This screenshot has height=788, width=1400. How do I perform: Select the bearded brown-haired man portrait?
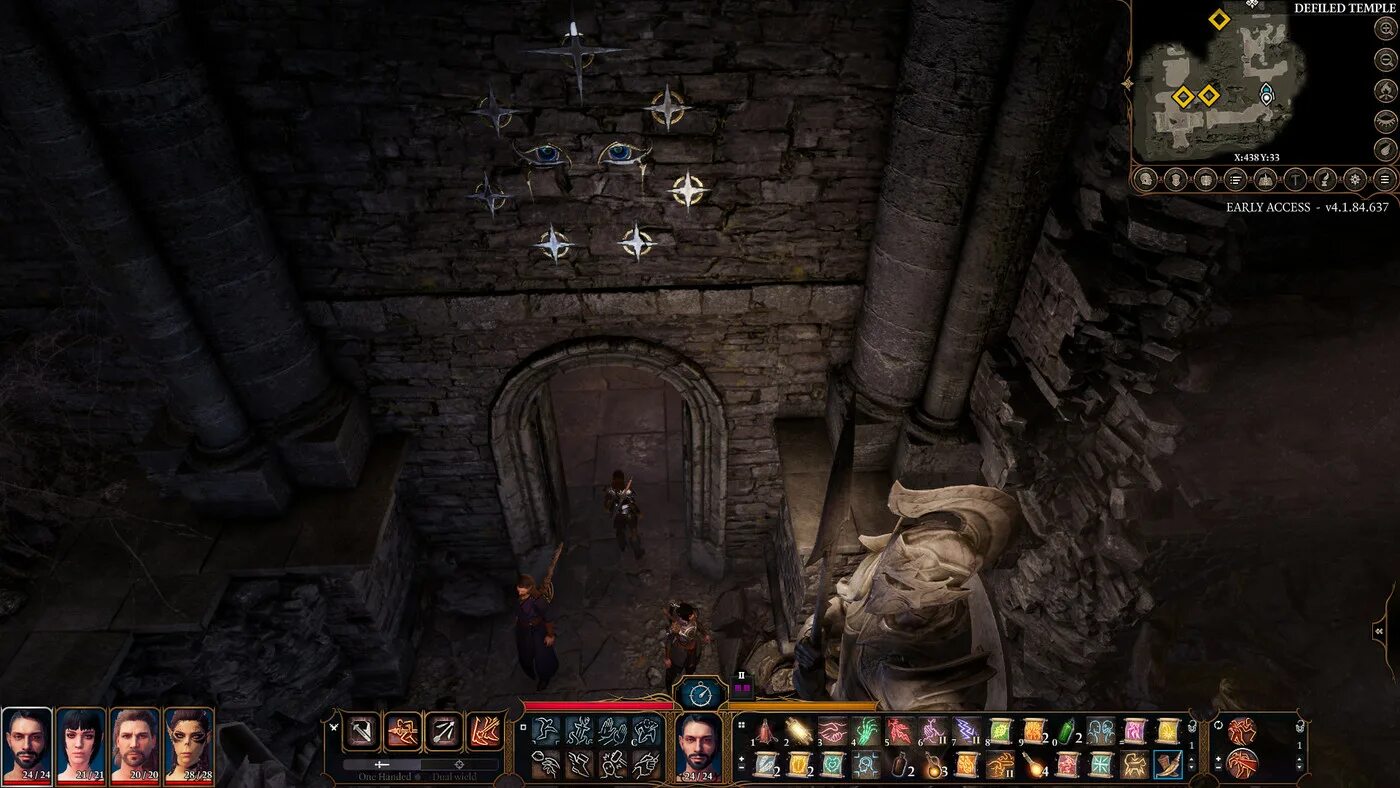[135, 745]
